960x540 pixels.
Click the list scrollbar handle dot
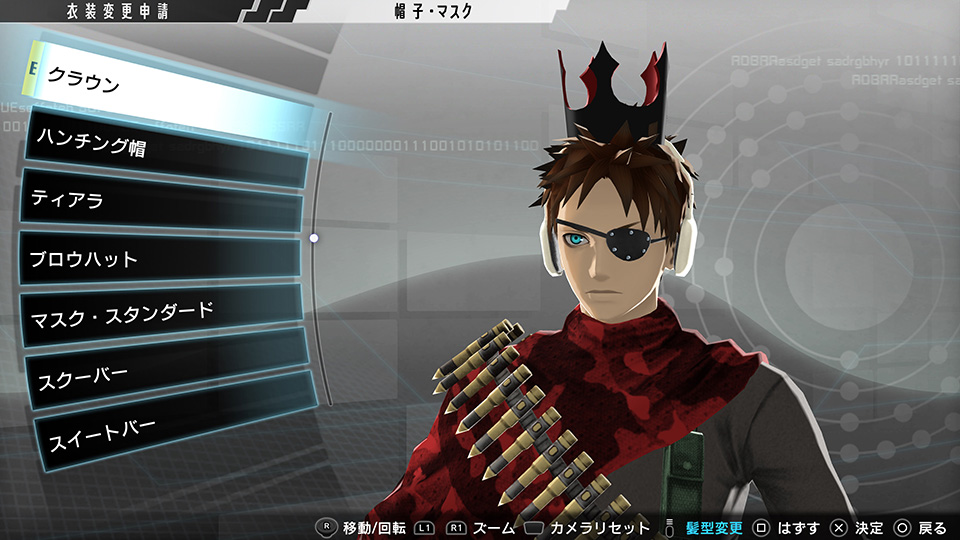tap(314, 238)
